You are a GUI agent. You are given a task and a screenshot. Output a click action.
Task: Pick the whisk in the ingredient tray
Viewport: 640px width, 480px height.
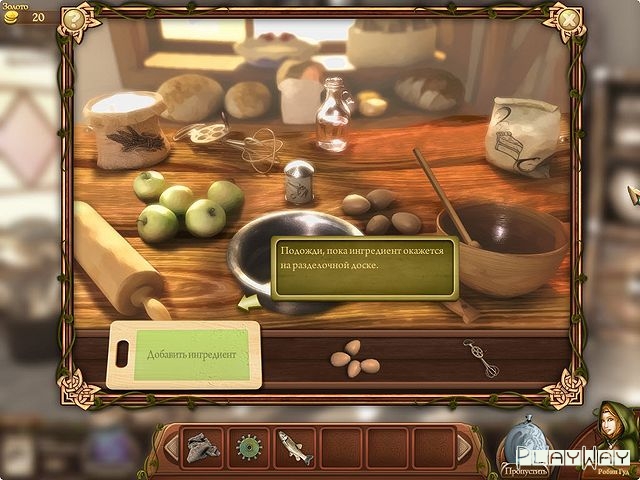click(481, 358)
